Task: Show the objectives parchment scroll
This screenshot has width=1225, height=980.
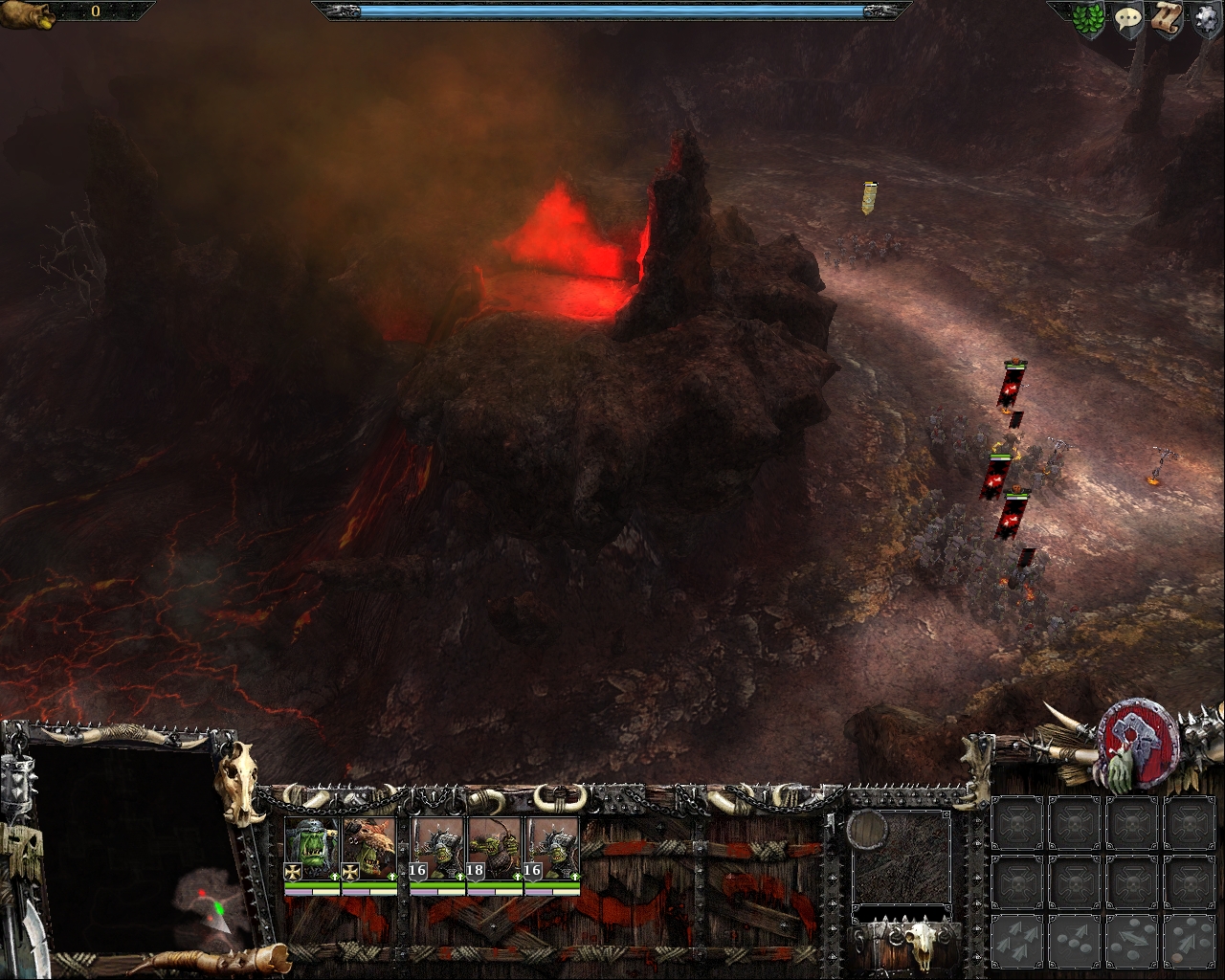Action: 1165,20
